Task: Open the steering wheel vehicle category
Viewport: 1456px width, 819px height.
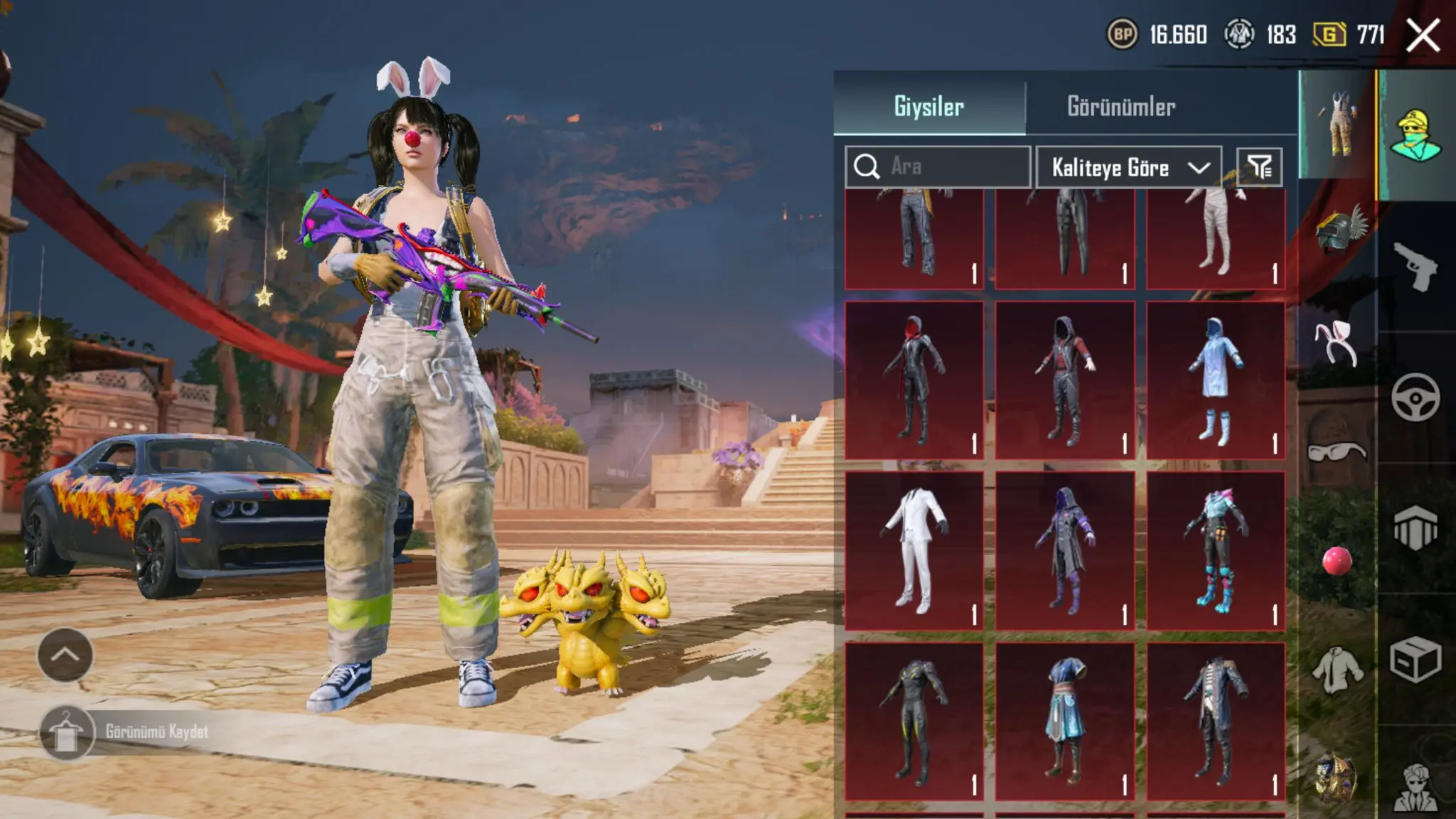Action: pos(1415,397)
